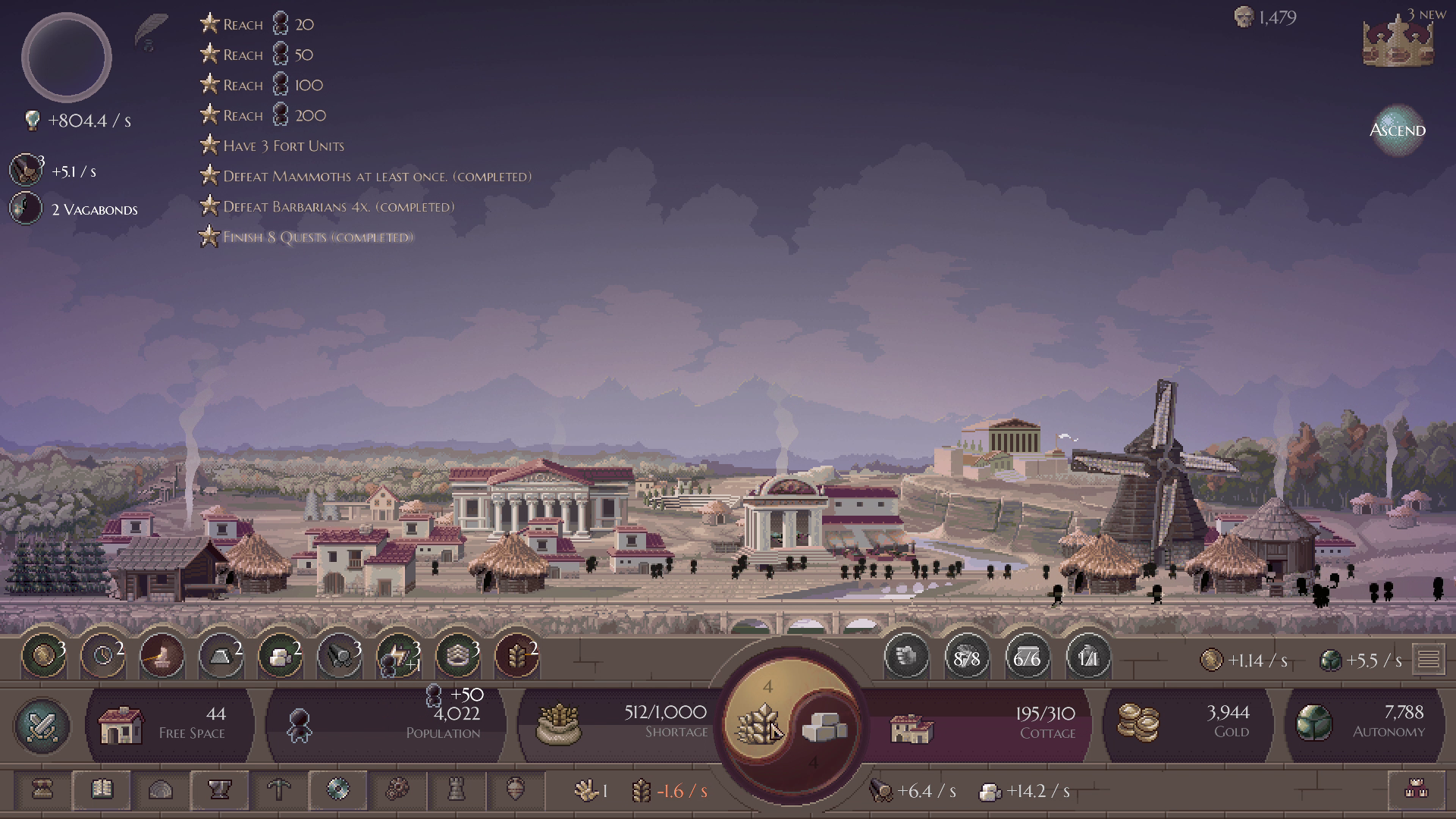Switch to the castle tower tab
1456x819 pixels.
[x=456, y=790]
